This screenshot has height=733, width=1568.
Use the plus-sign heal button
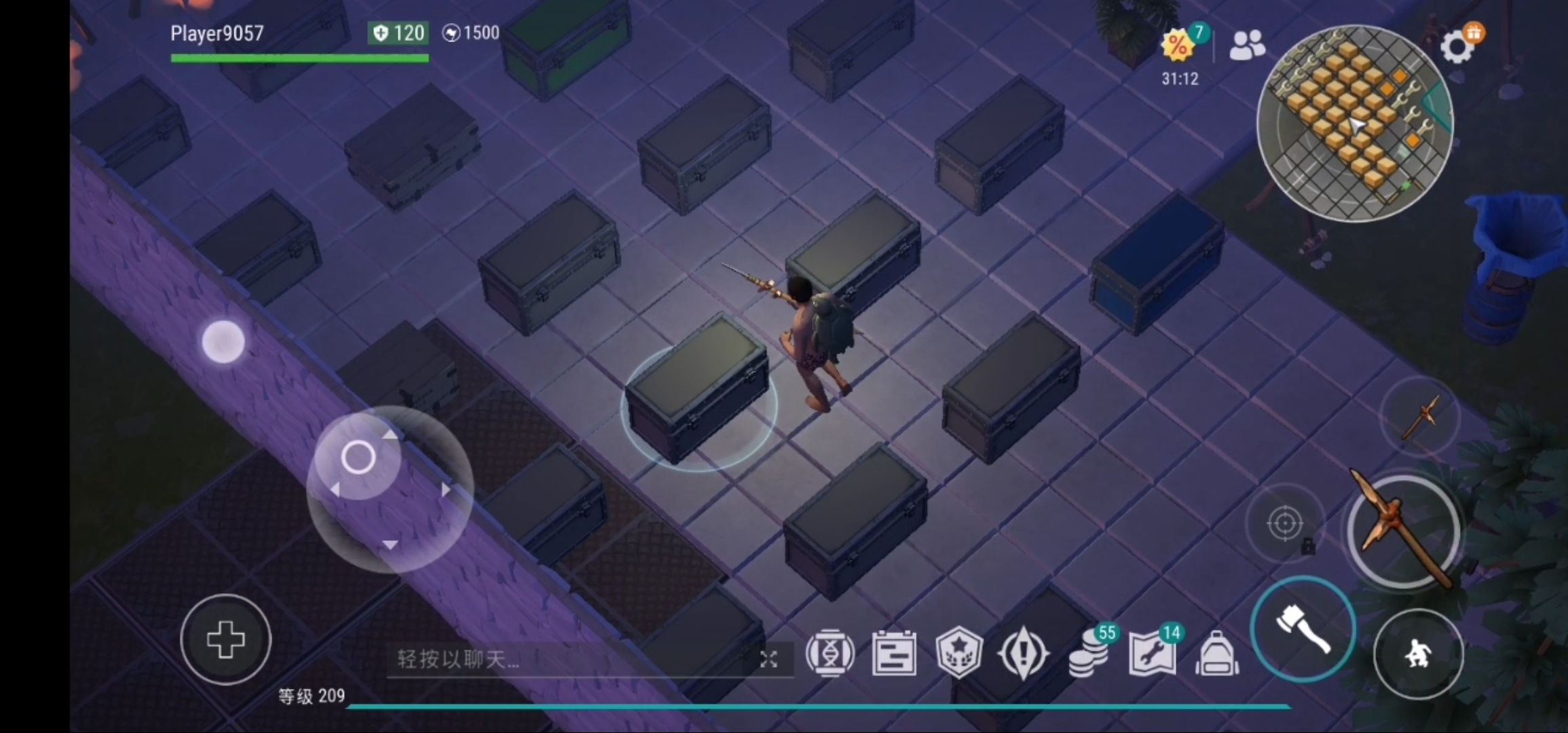coord(226,639)
